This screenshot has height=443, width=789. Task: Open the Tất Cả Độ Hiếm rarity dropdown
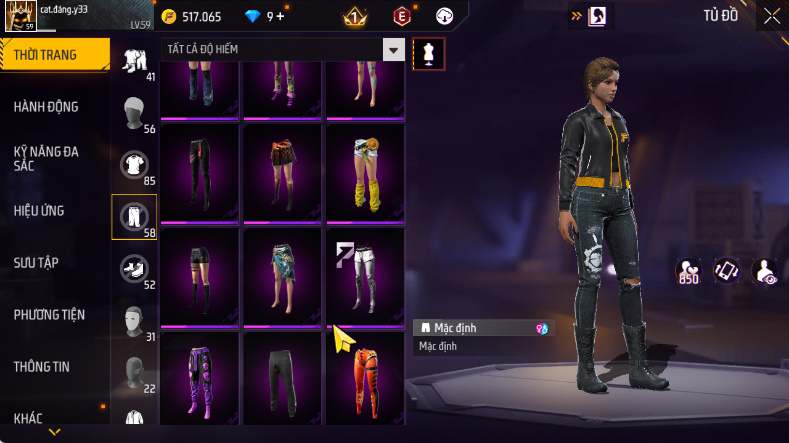tap(394, 50)
